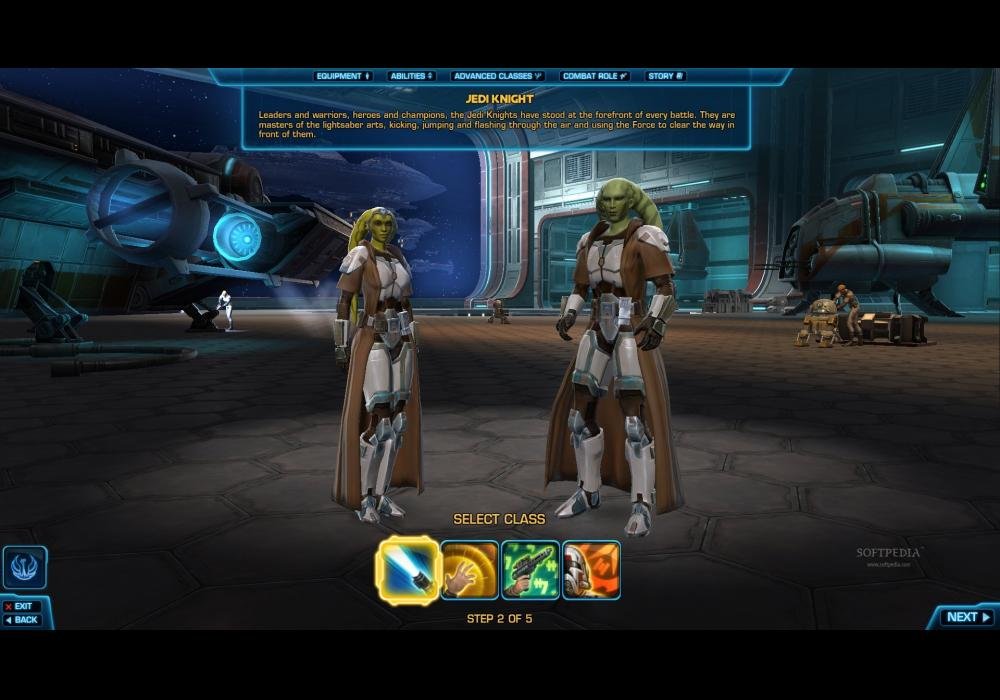Select the Jedi Knight lightsaber class icon
This screenshot has height=700, width=1000.
(408, 570)
